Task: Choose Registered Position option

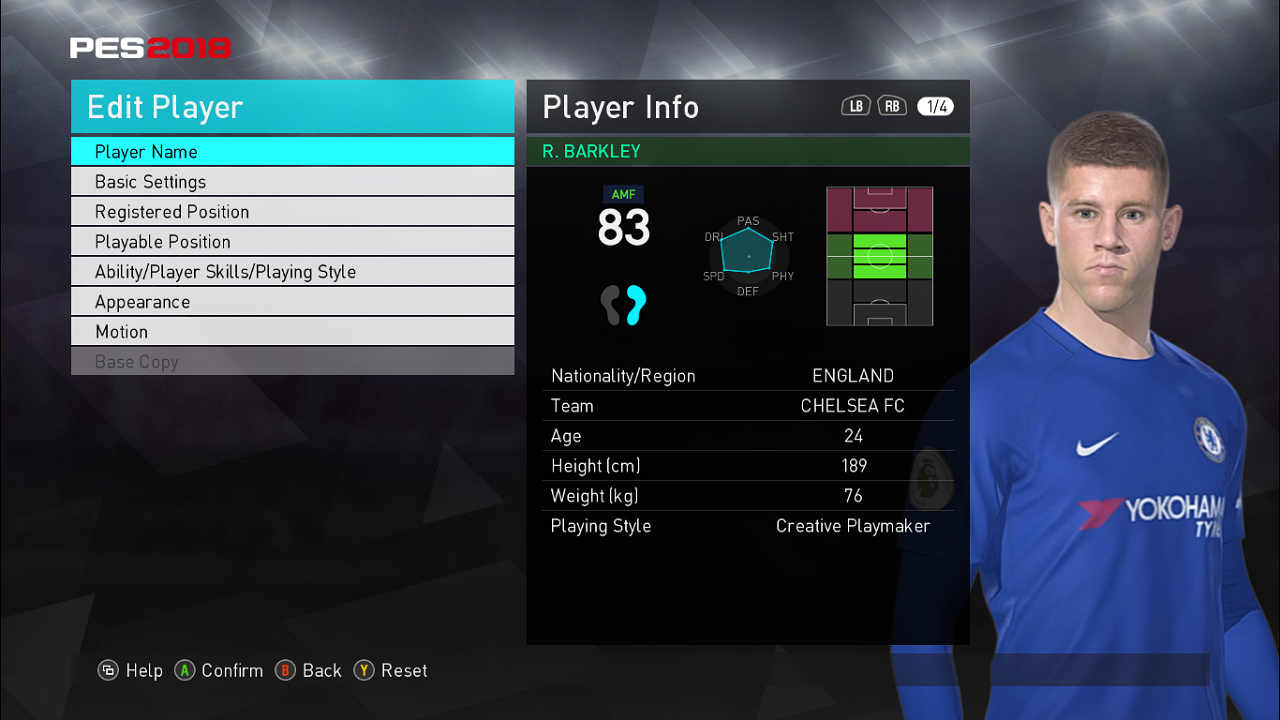Action: point(292,212)
